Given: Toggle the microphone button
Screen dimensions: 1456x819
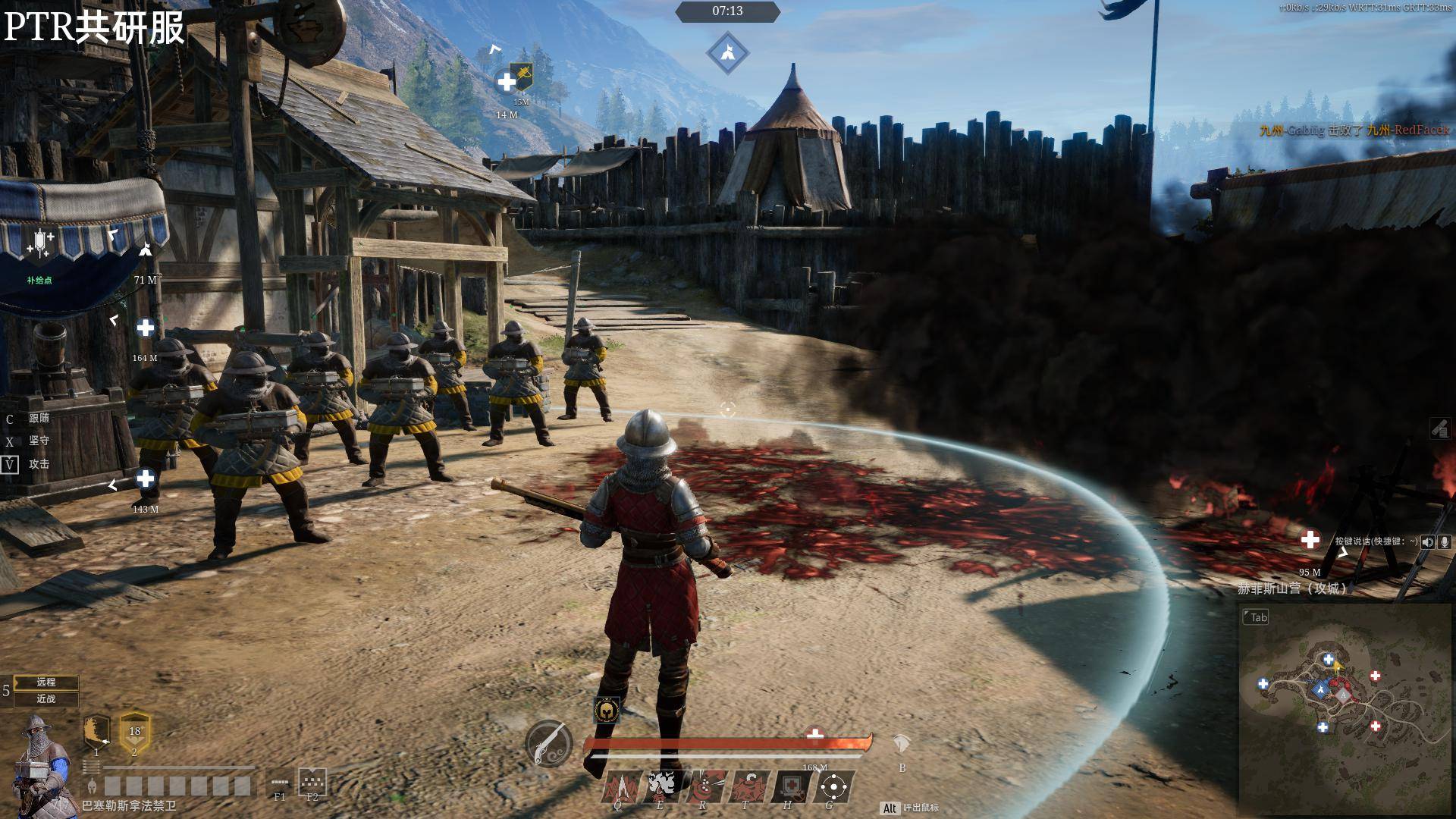Looking at the screenshot, I should pos(1445,541).
